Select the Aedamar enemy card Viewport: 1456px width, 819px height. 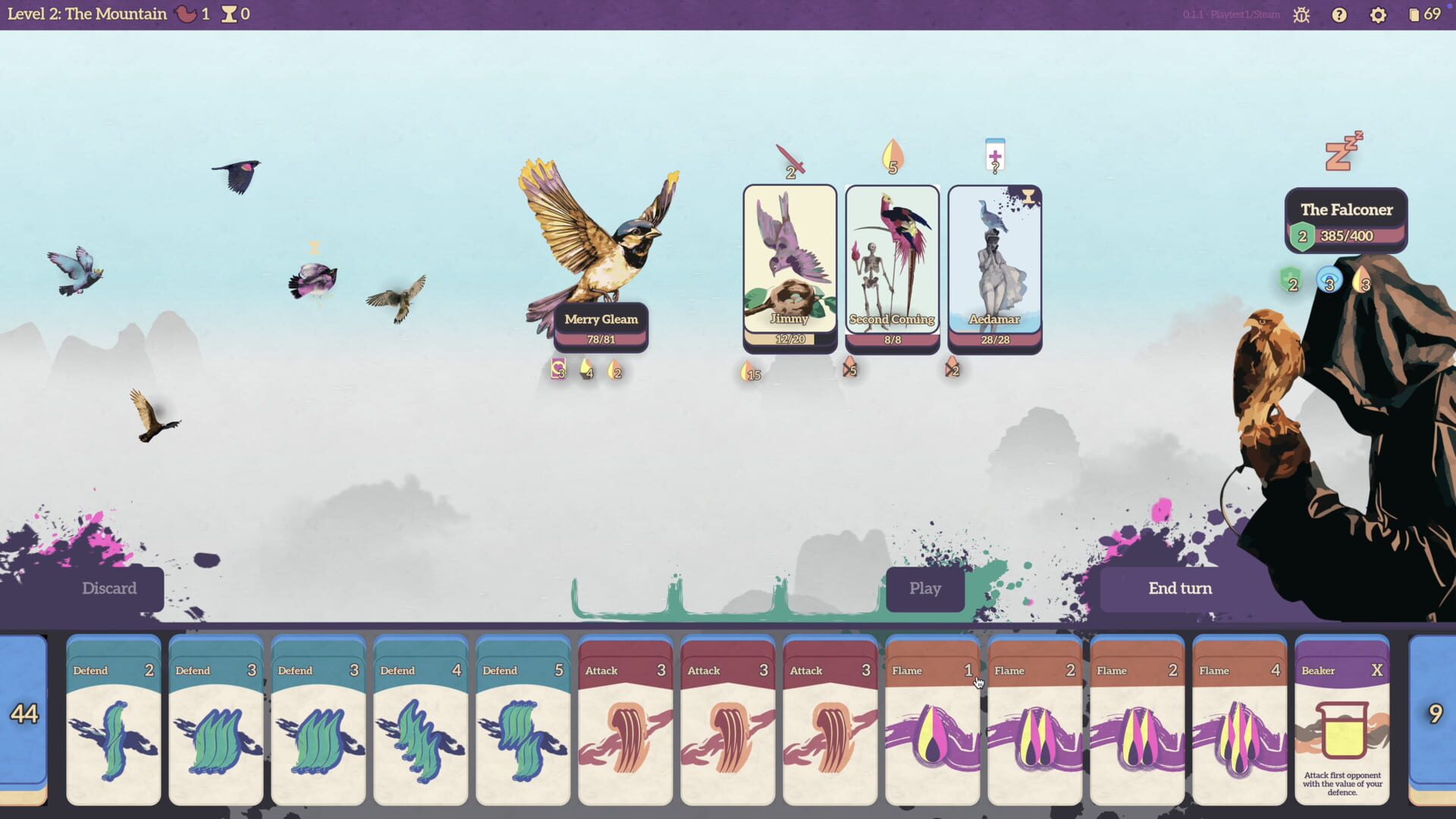(x=993, y=265)
